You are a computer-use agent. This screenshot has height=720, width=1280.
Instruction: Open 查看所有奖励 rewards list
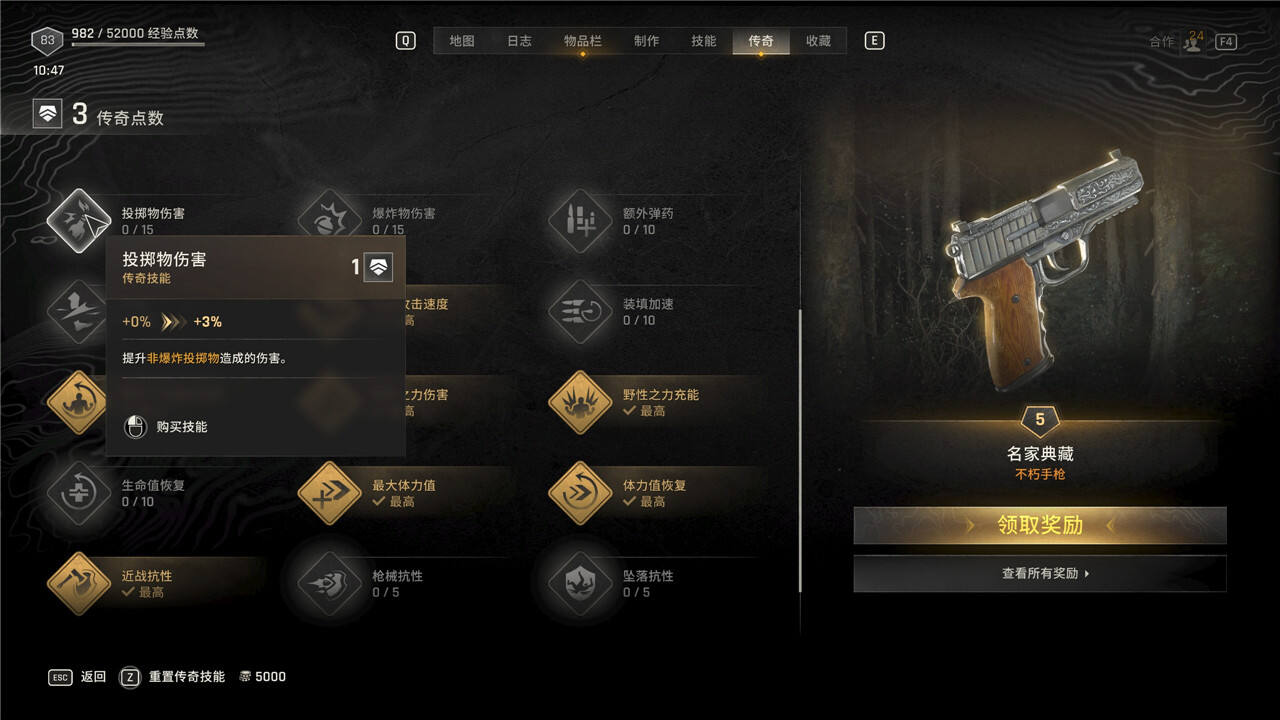[x=1039, y=574]
